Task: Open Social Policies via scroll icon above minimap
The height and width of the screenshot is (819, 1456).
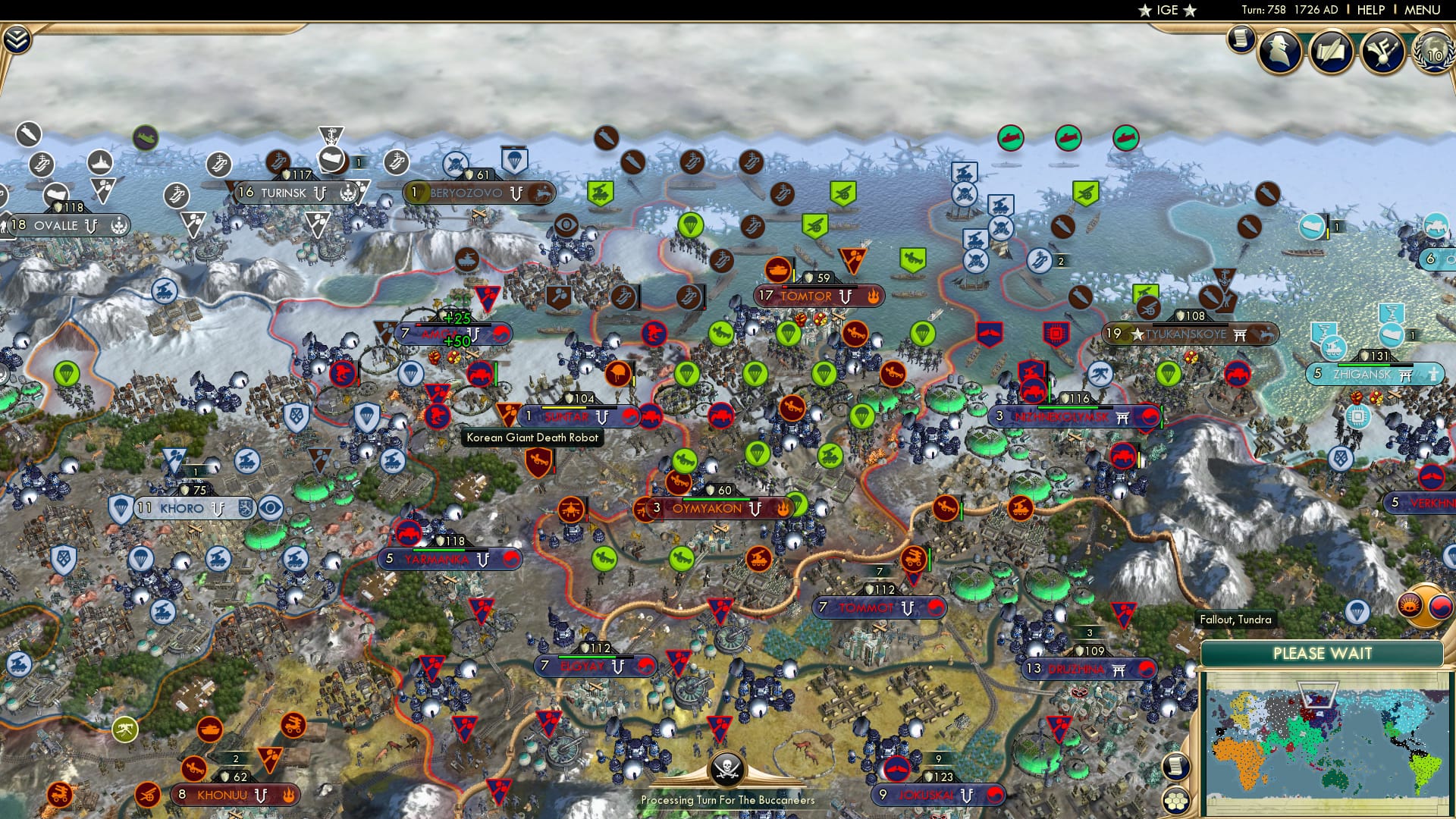Action: [1175, 766]
